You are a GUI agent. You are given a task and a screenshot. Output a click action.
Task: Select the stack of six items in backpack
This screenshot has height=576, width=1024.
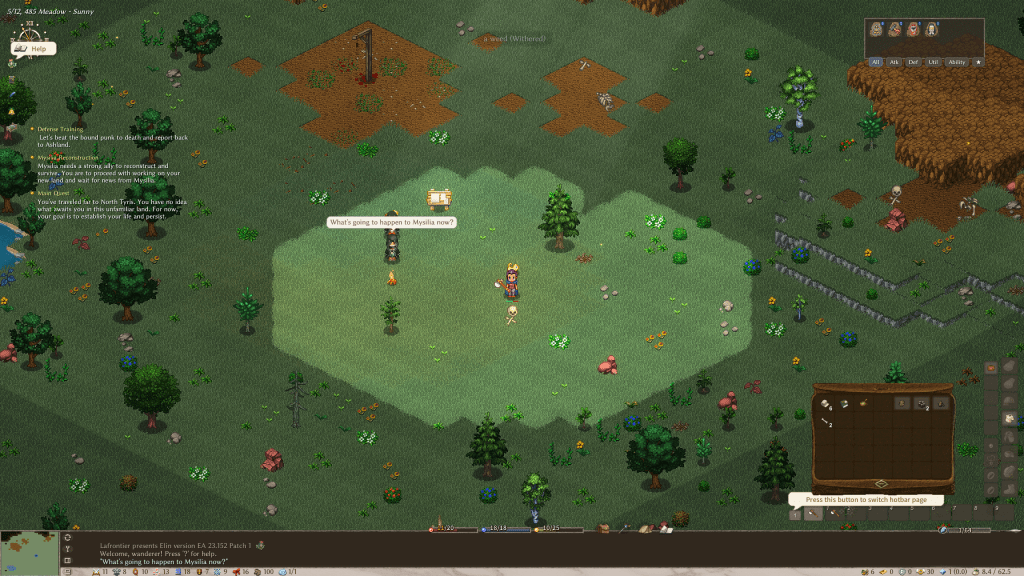click(x=827, y=404)
